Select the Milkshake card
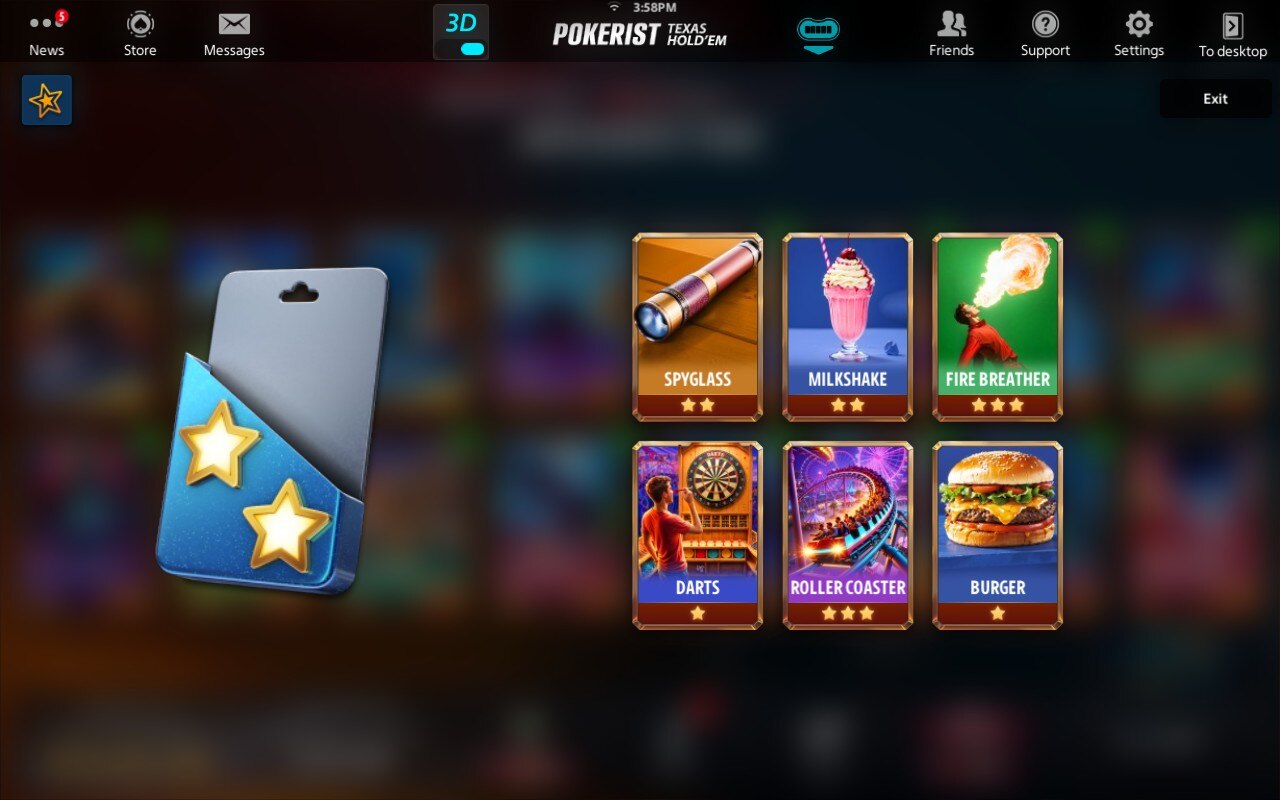This screenshot has width=1280, height=800. [848, 327]
